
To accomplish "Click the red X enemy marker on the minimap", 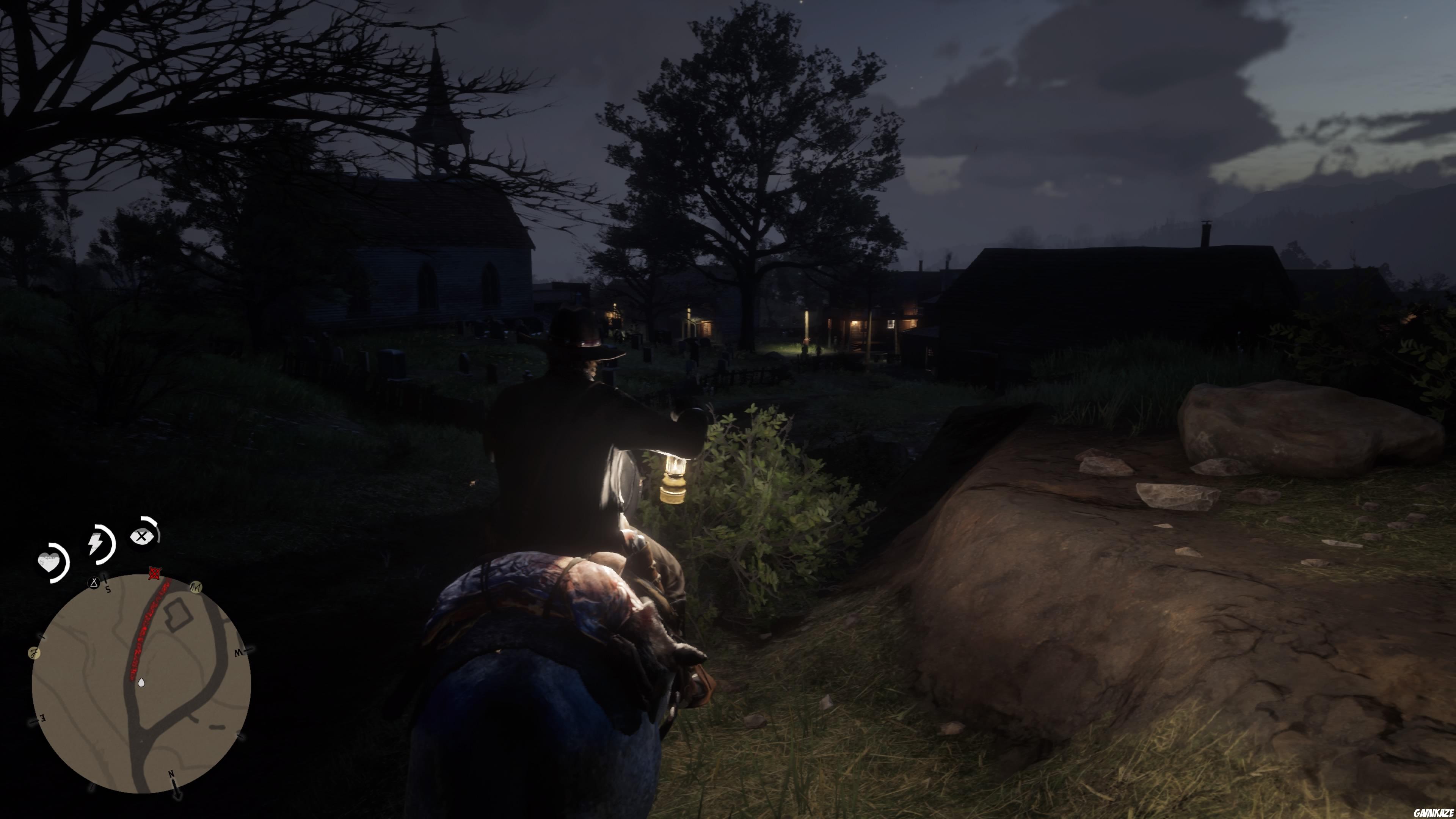I will click(154, 573).
